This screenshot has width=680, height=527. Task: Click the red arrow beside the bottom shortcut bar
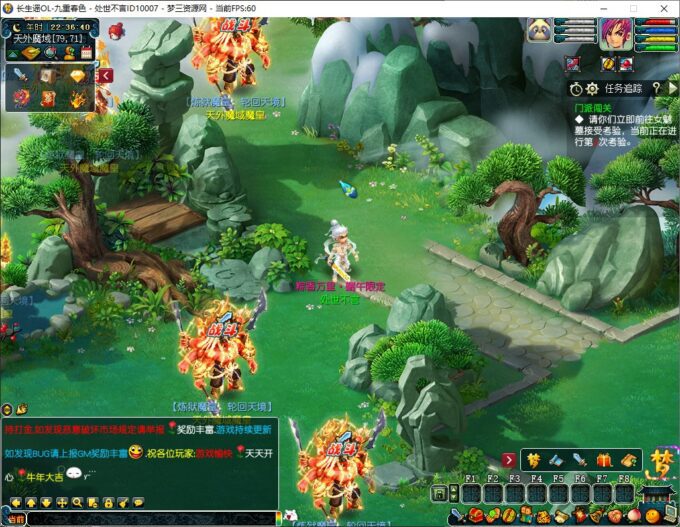click(x=509, y=460)
